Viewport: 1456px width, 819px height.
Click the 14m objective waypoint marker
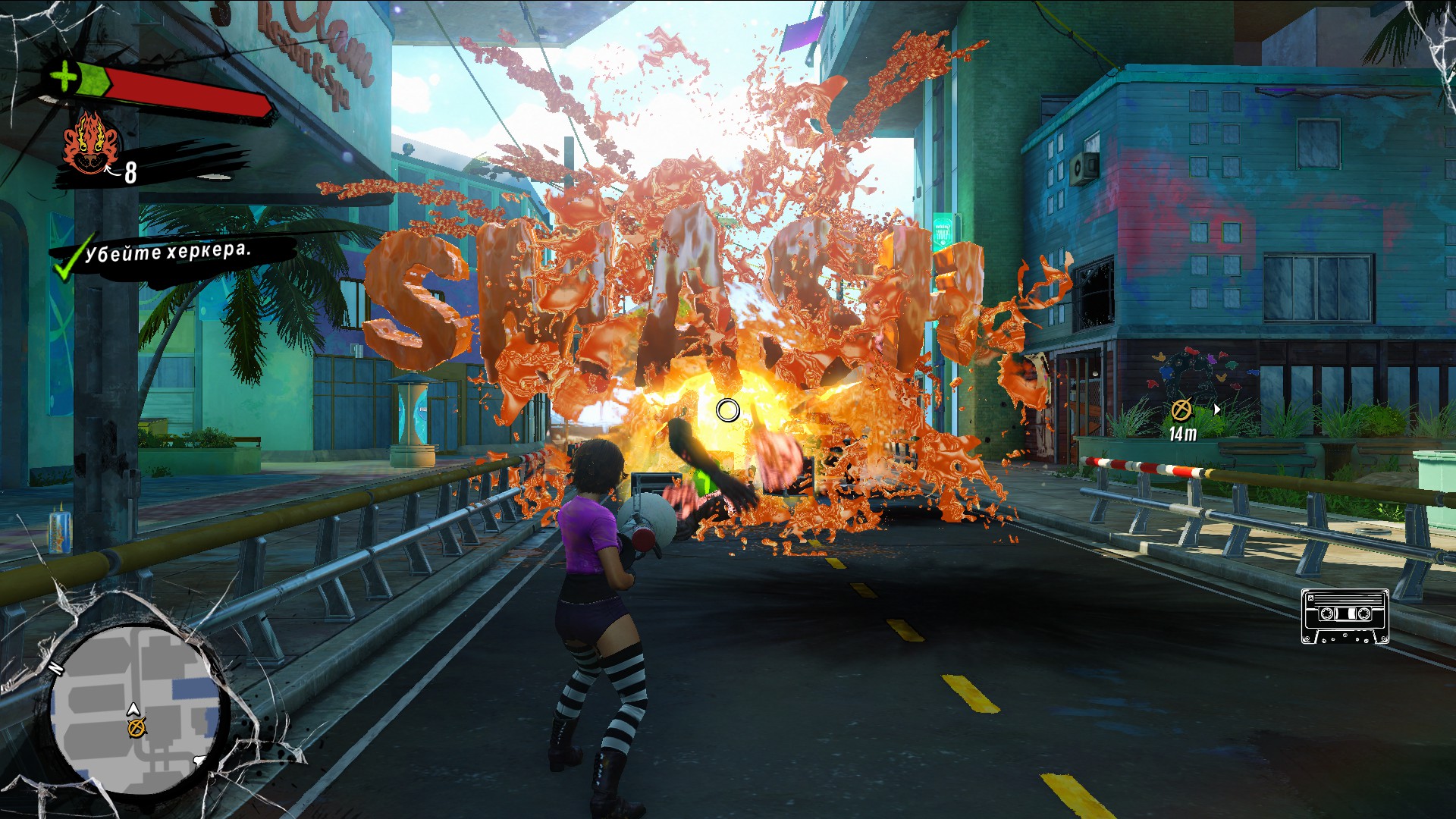[x=1181, y=410]
